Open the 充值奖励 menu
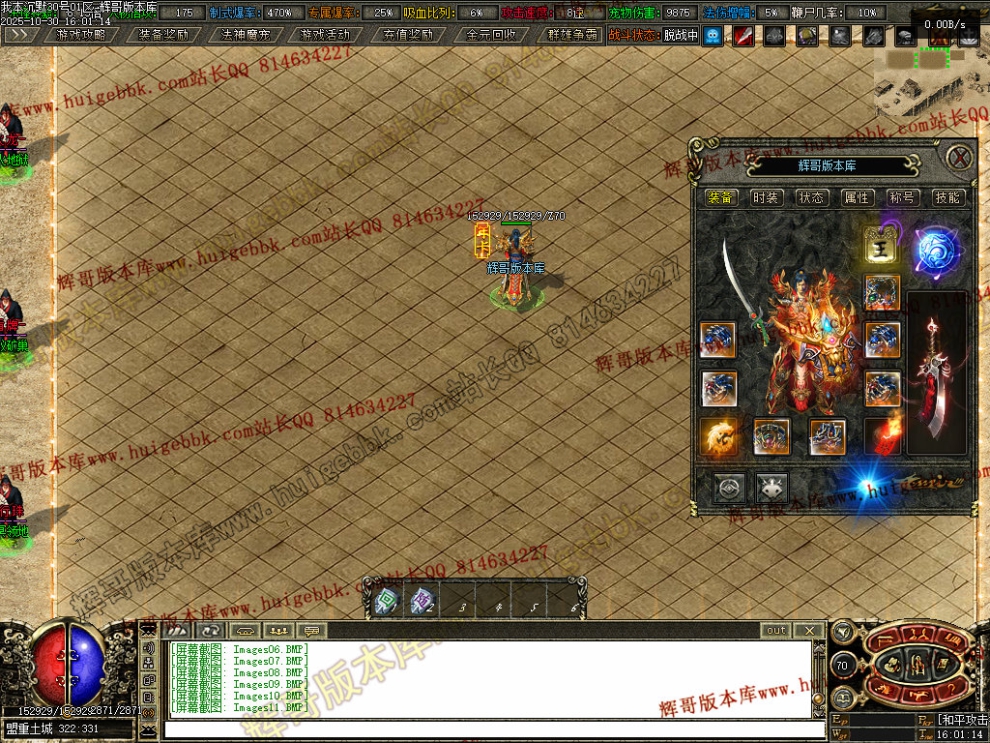 point(408,34)
